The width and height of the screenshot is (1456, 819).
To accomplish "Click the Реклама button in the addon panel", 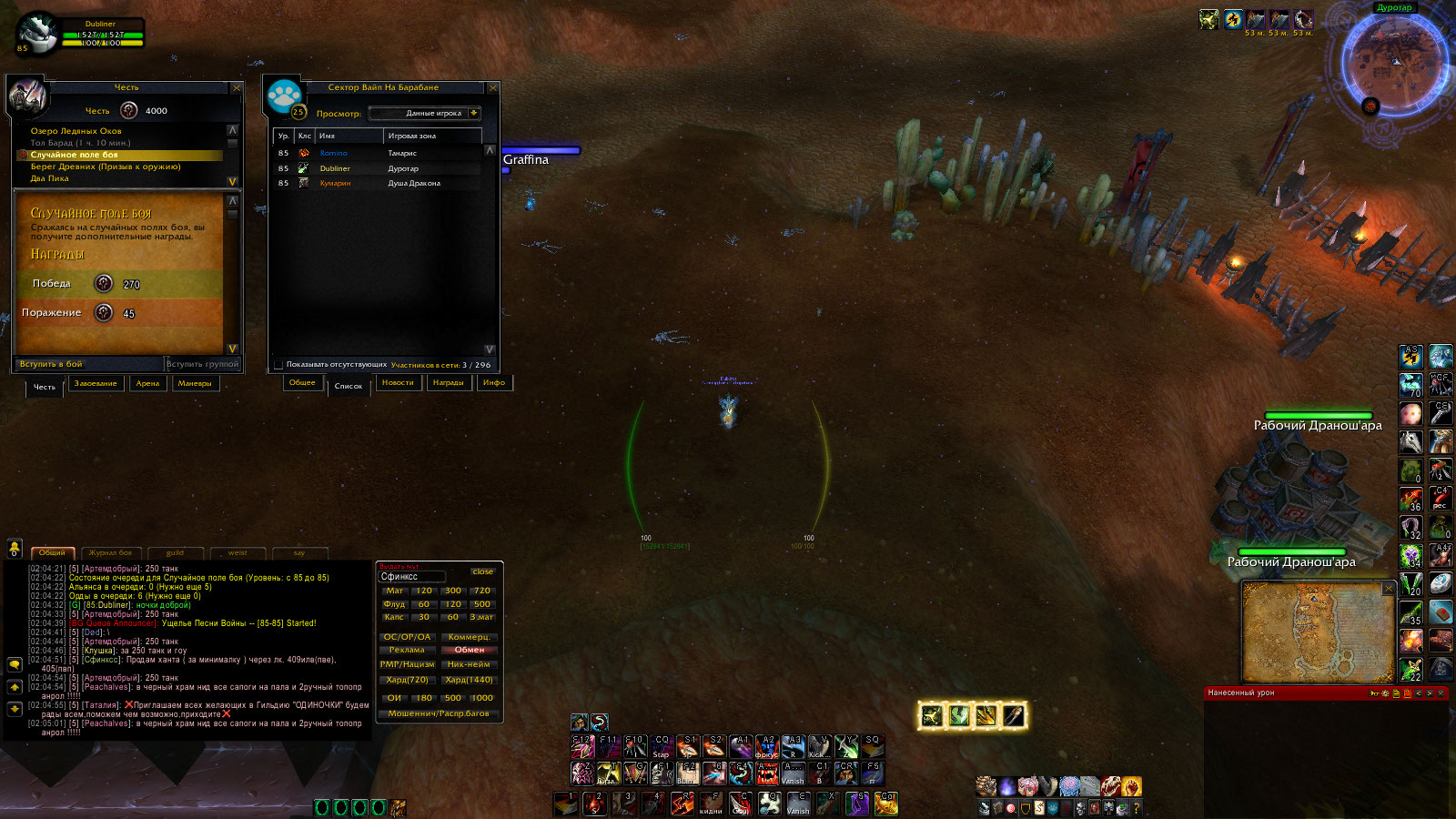I will [x=407, y=650].
